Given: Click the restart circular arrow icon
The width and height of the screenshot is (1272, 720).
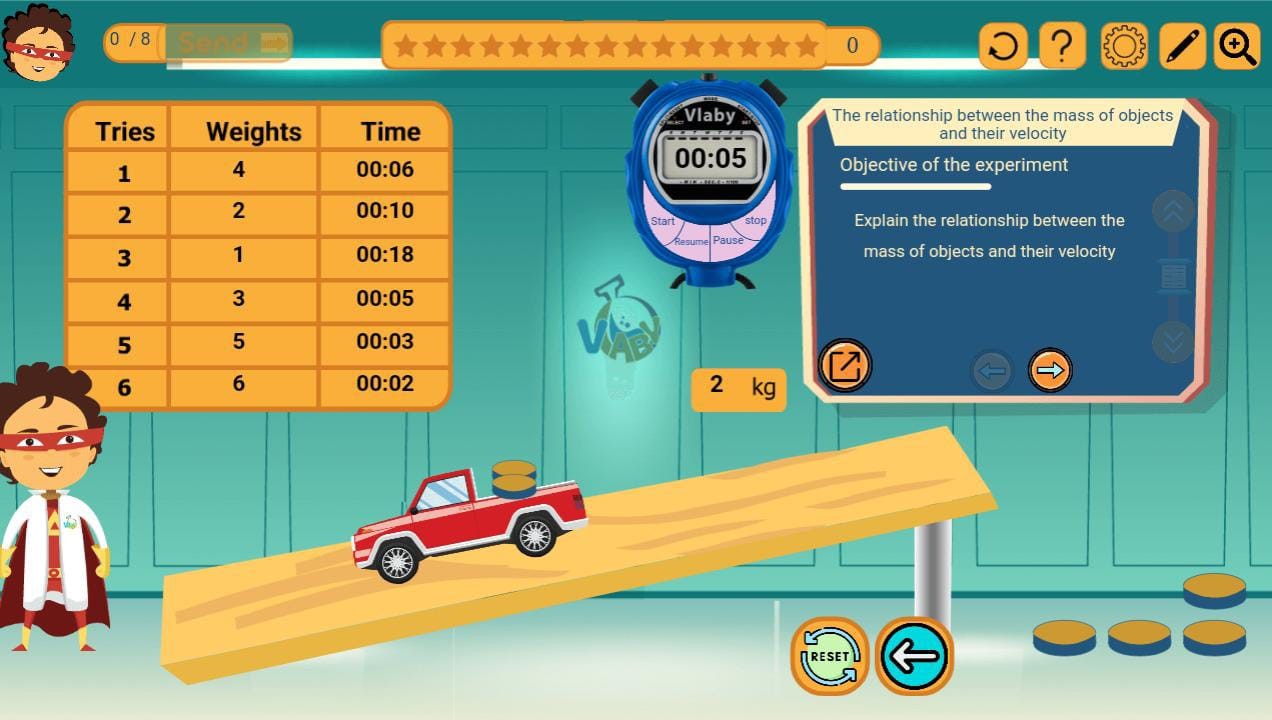Looking at the screenshot, I should click(x=1003, y=46).
